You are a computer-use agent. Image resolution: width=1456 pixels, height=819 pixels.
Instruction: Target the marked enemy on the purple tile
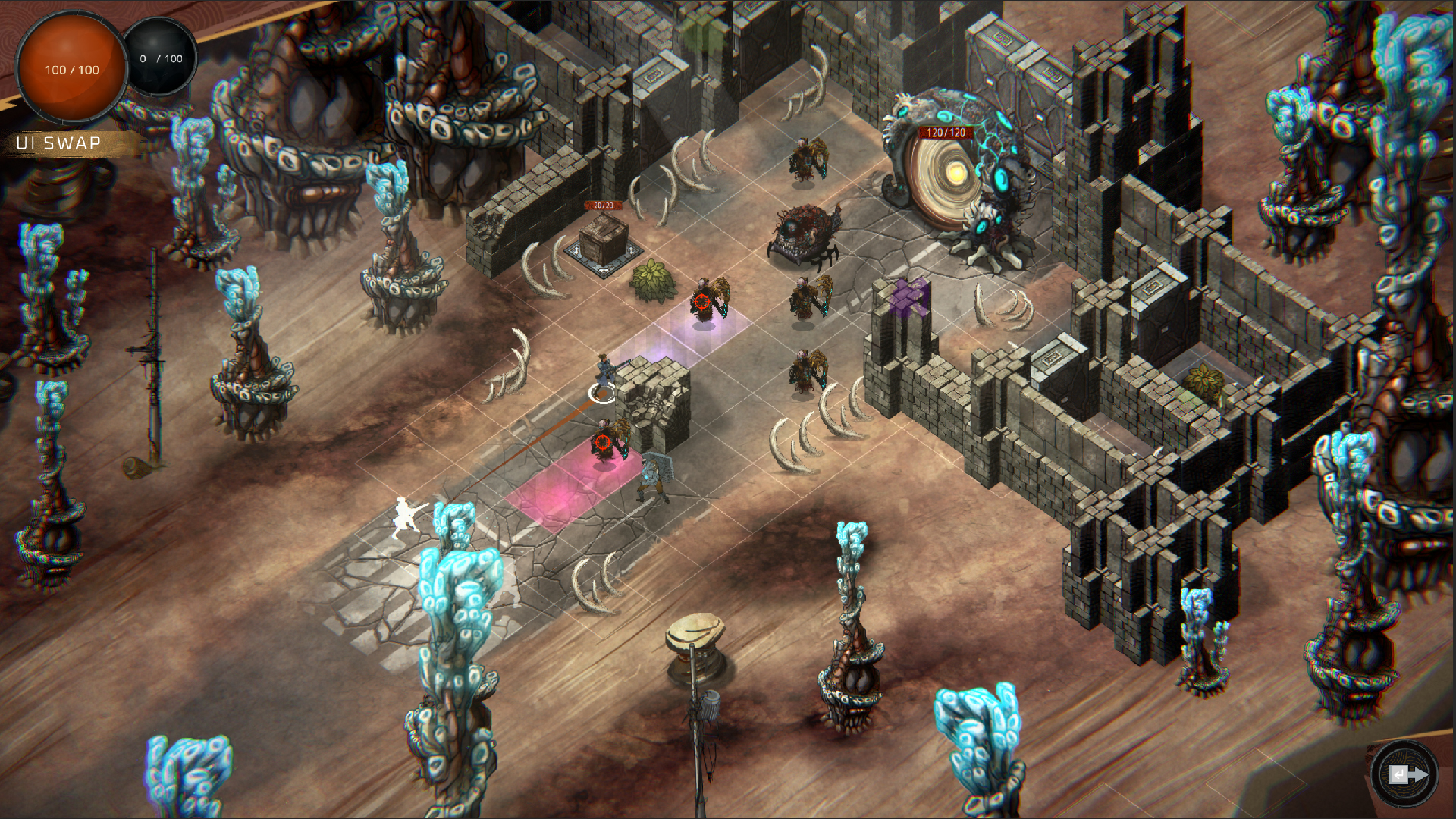702,302
